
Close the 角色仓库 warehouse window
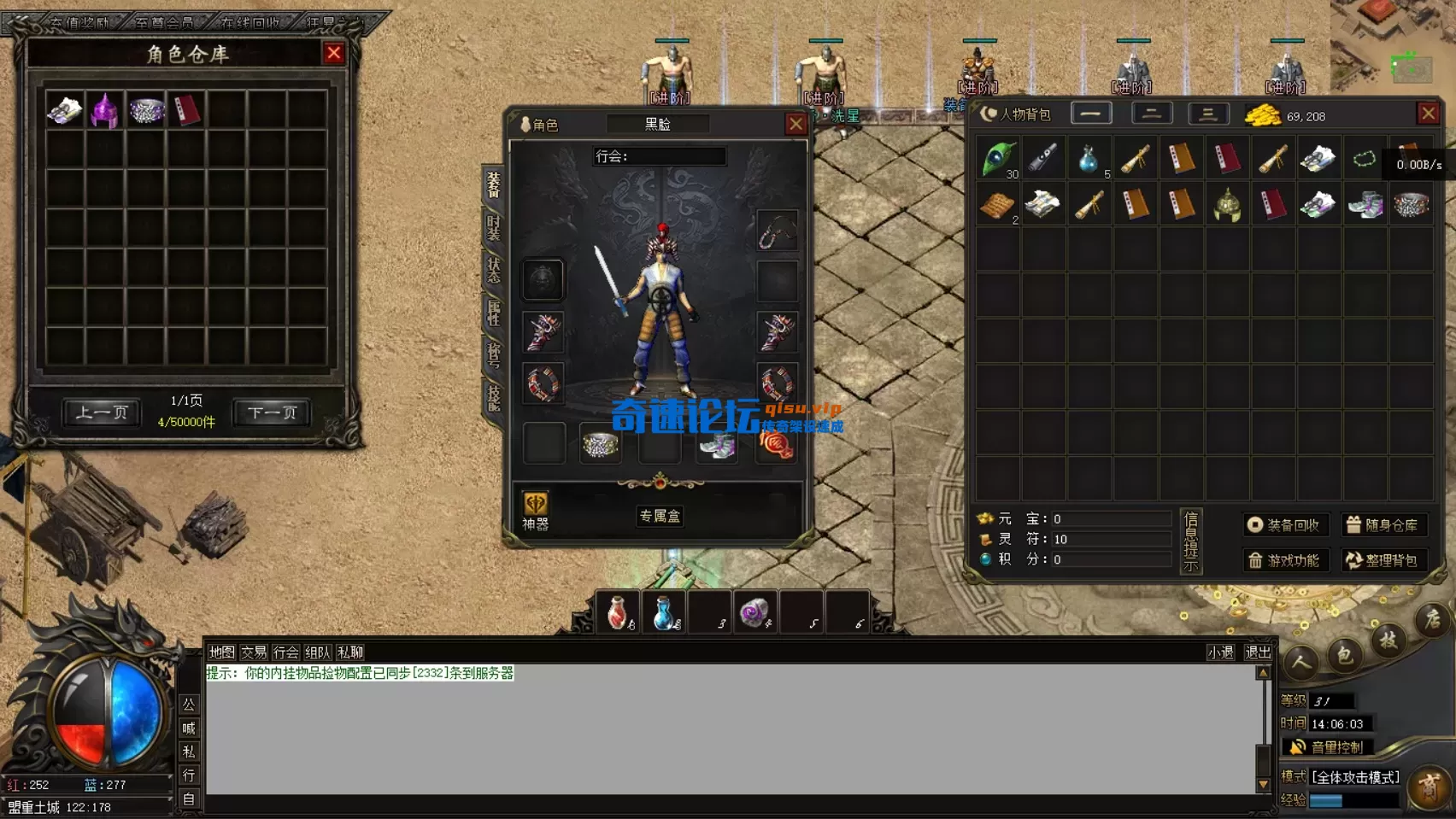coord(334,54)
